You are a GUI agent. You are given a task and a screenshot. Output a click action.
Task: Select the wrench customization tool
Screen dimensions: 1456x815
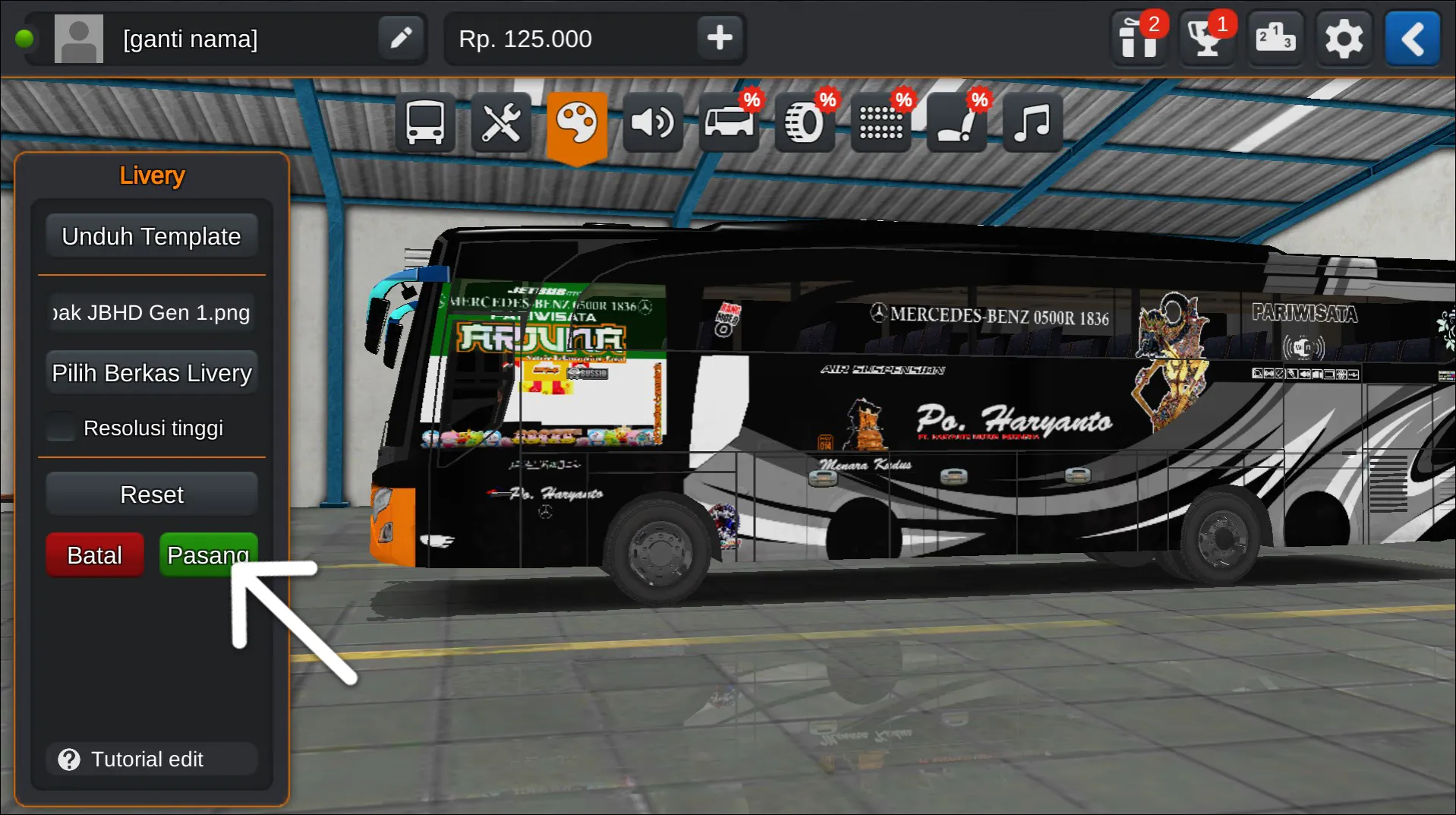click(x=501, y=122)
